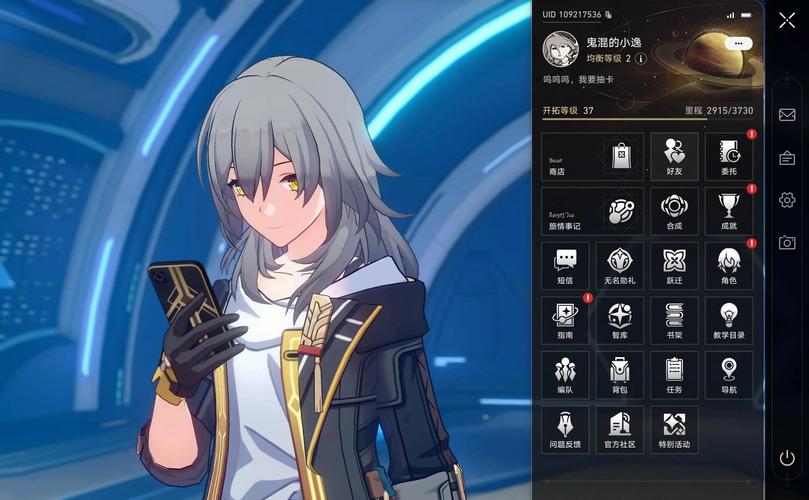
Task: Open the 任务 missions list
Action: pyautogui.click(x=674, y=374)
